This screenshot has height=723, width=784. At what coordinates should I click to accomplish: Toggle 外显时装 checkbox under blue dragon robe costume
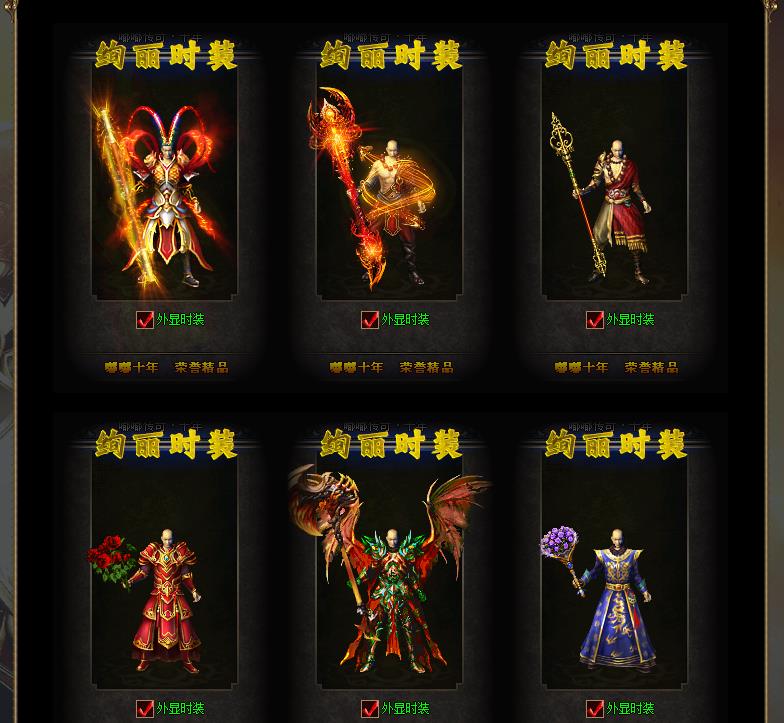[x=595, y=709]
